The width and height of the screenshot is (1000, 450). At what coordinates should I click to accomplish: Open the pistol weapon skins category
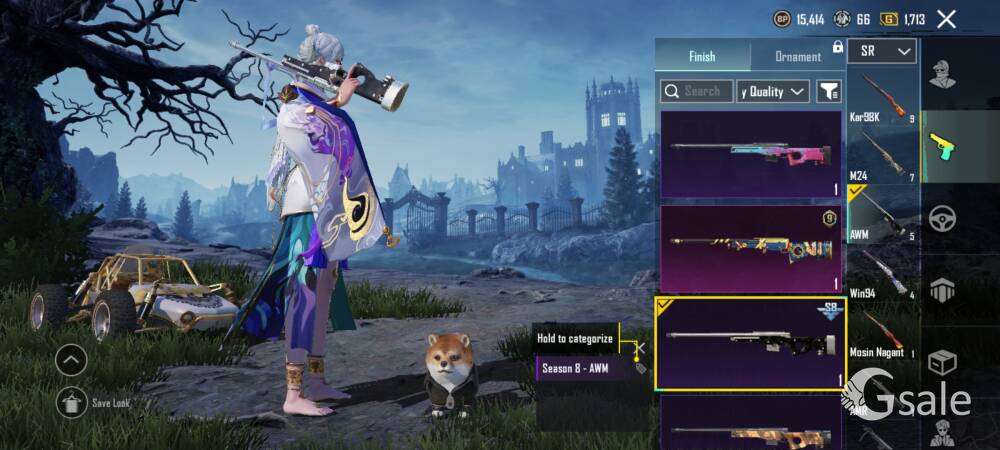(942, 146)
